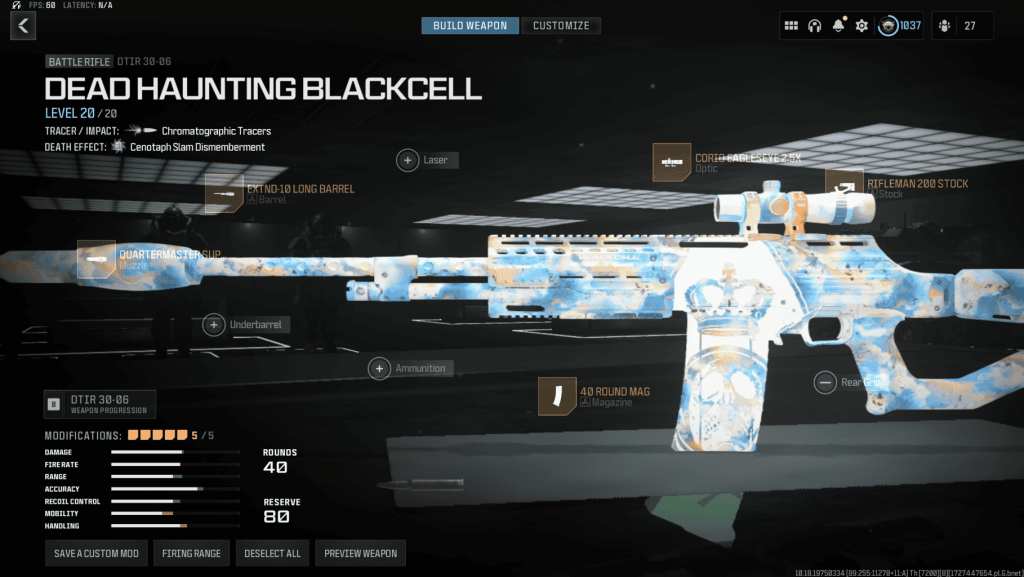Add a Laser attachment
1024x577 pixels.
point(408,160)
